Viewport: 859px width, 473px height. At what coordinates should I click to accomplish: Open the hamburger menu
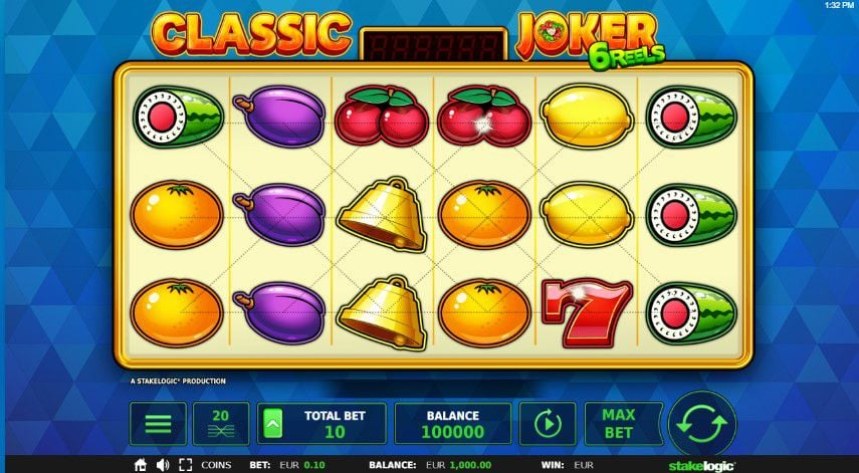click(x=158, y=423)
